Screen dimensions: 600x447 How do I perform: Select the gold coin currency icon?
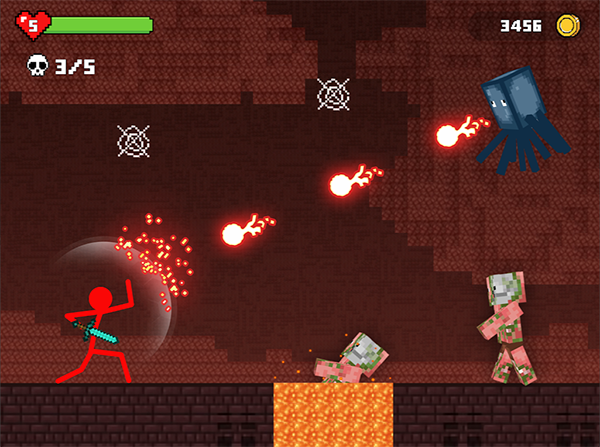(569, 25)
